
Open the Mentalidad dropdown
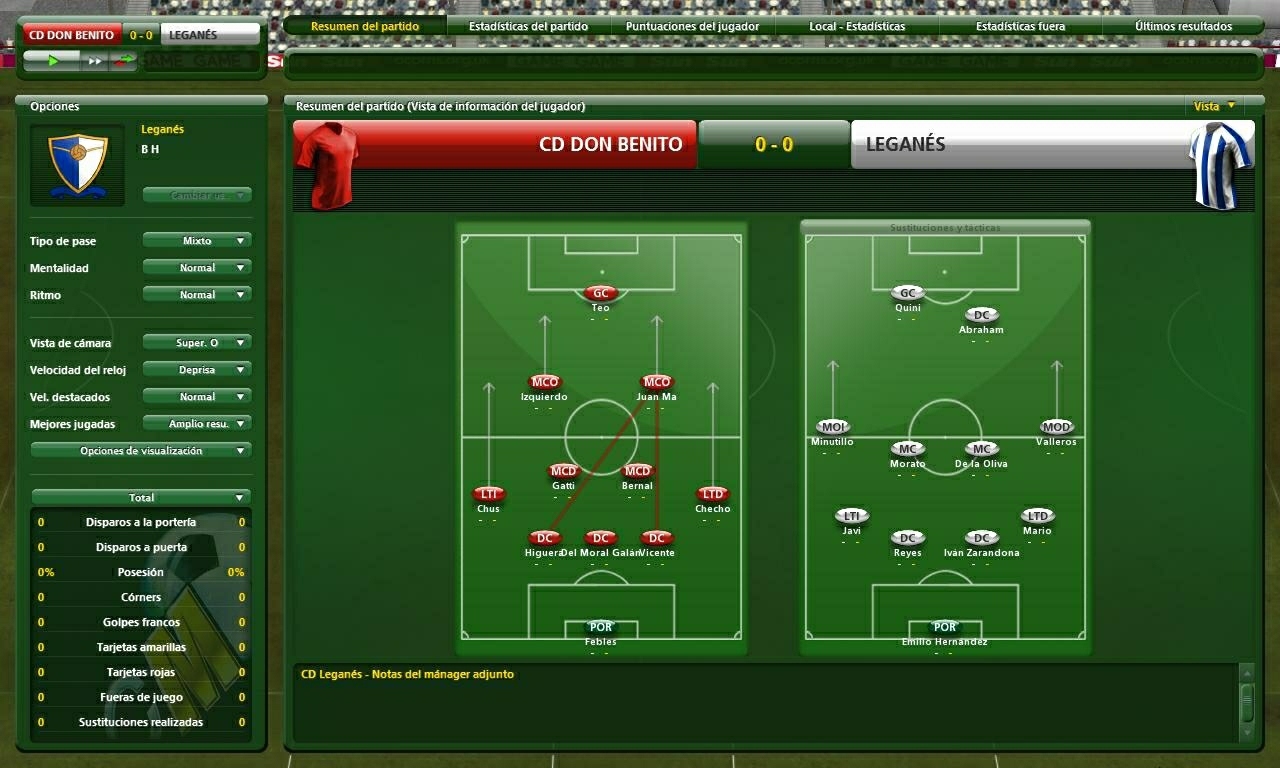196,267
